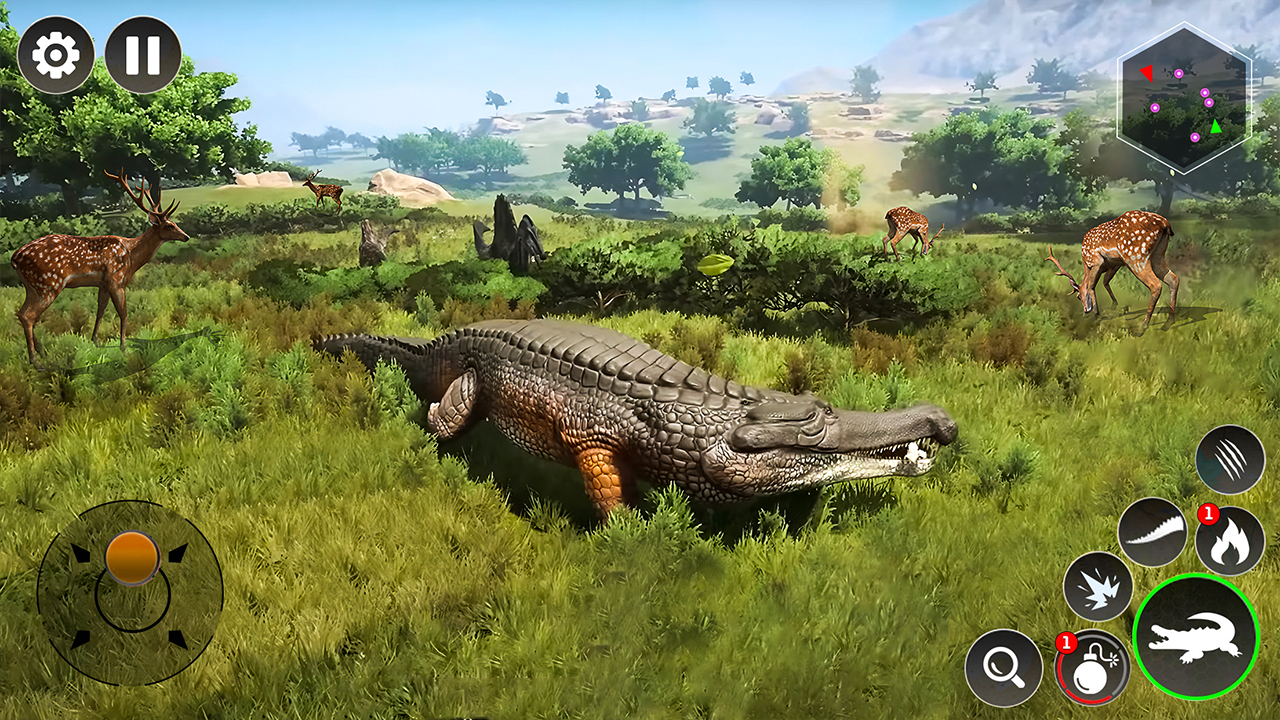
Task: Open the settings gear icon
Action: click(x=55, y=55)
